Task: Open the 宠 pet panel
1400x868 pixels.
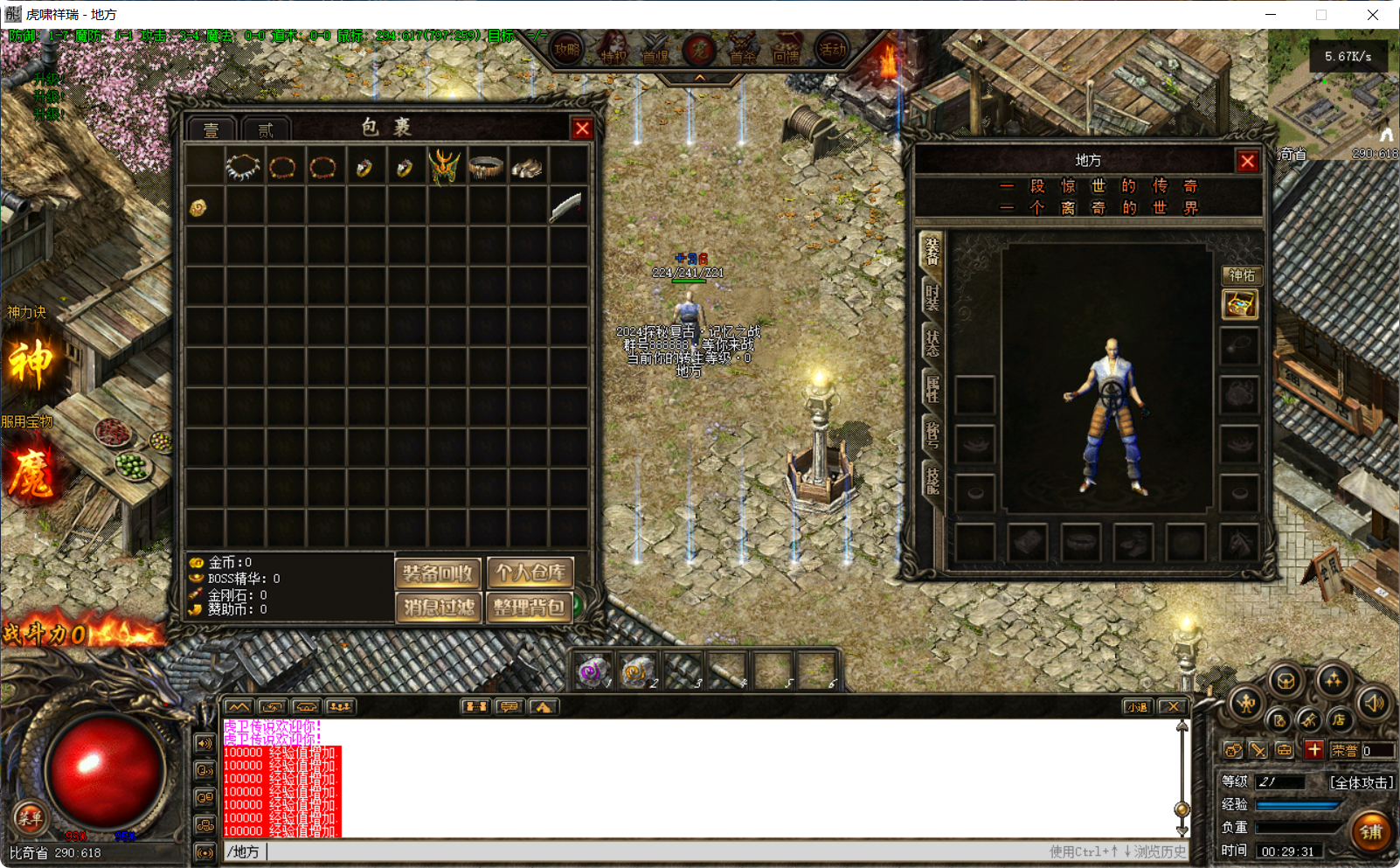Action: point(698,50)
